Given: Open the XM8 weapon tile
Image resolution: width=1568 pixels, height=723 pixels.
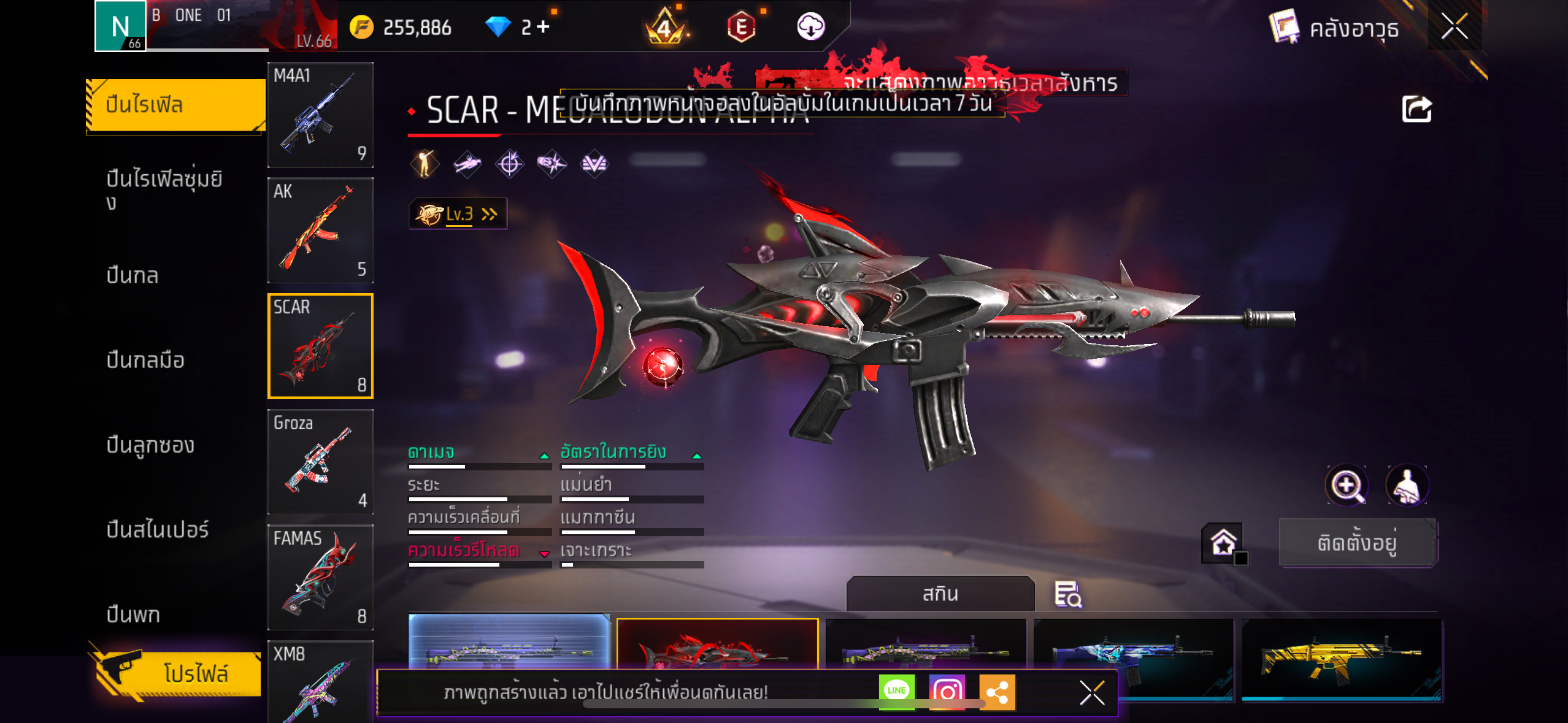Looking at the screenshot, I should coord(320,681).
